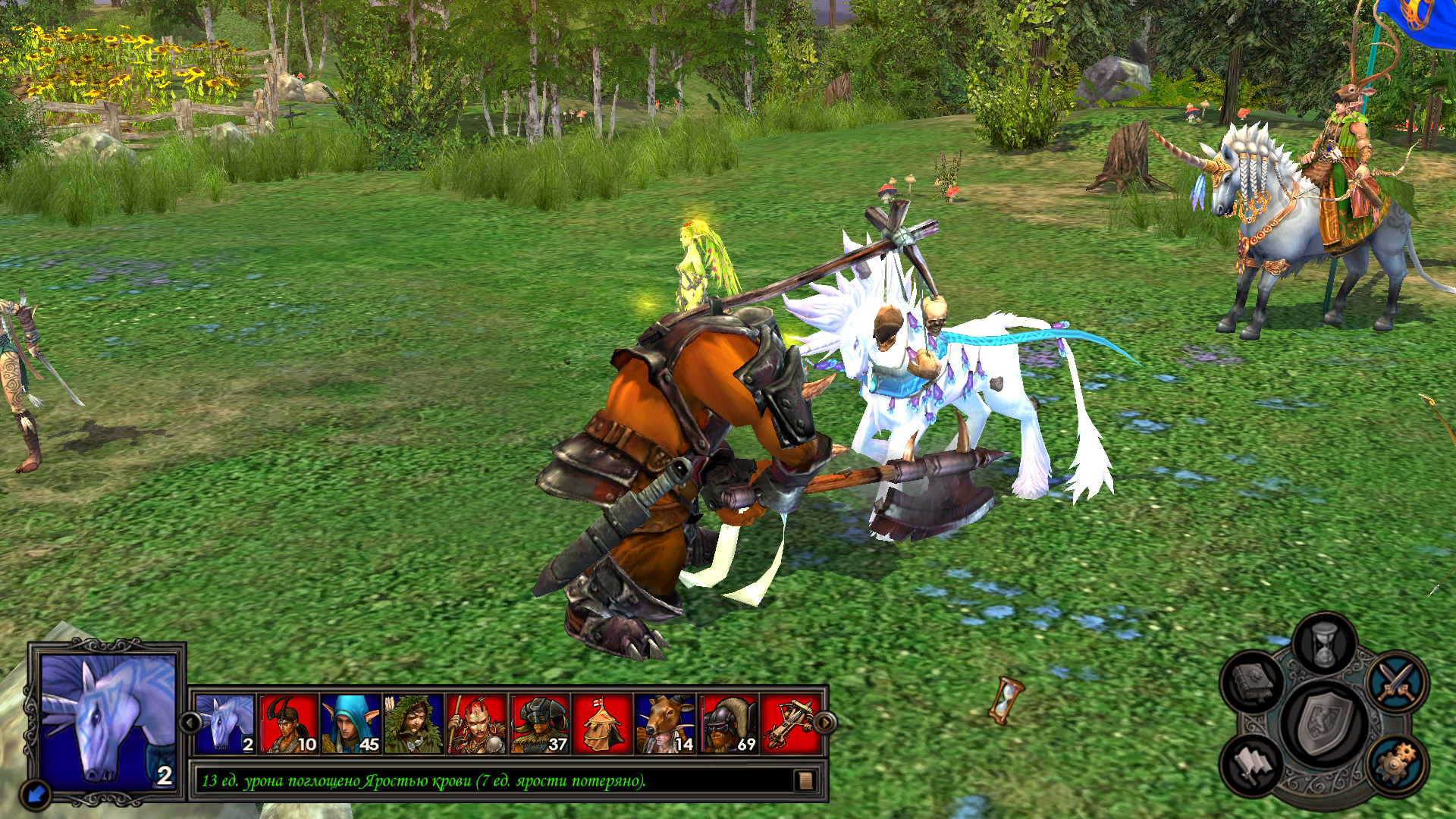
Task: Select the helmeted warrior portrait with 69
Action: tap(728, 724)
